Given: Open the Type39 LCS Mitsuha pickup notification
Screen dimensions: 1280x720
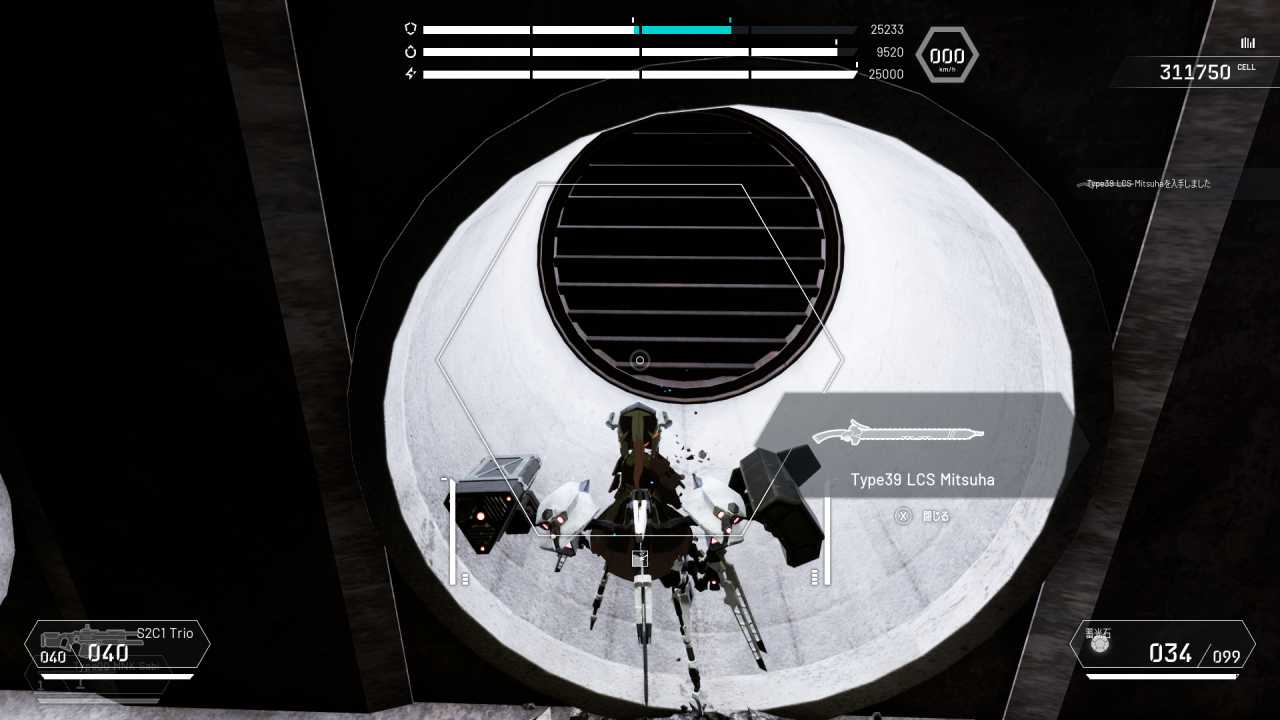Looking at the screenshot, I should click(x=1150, y=184).
